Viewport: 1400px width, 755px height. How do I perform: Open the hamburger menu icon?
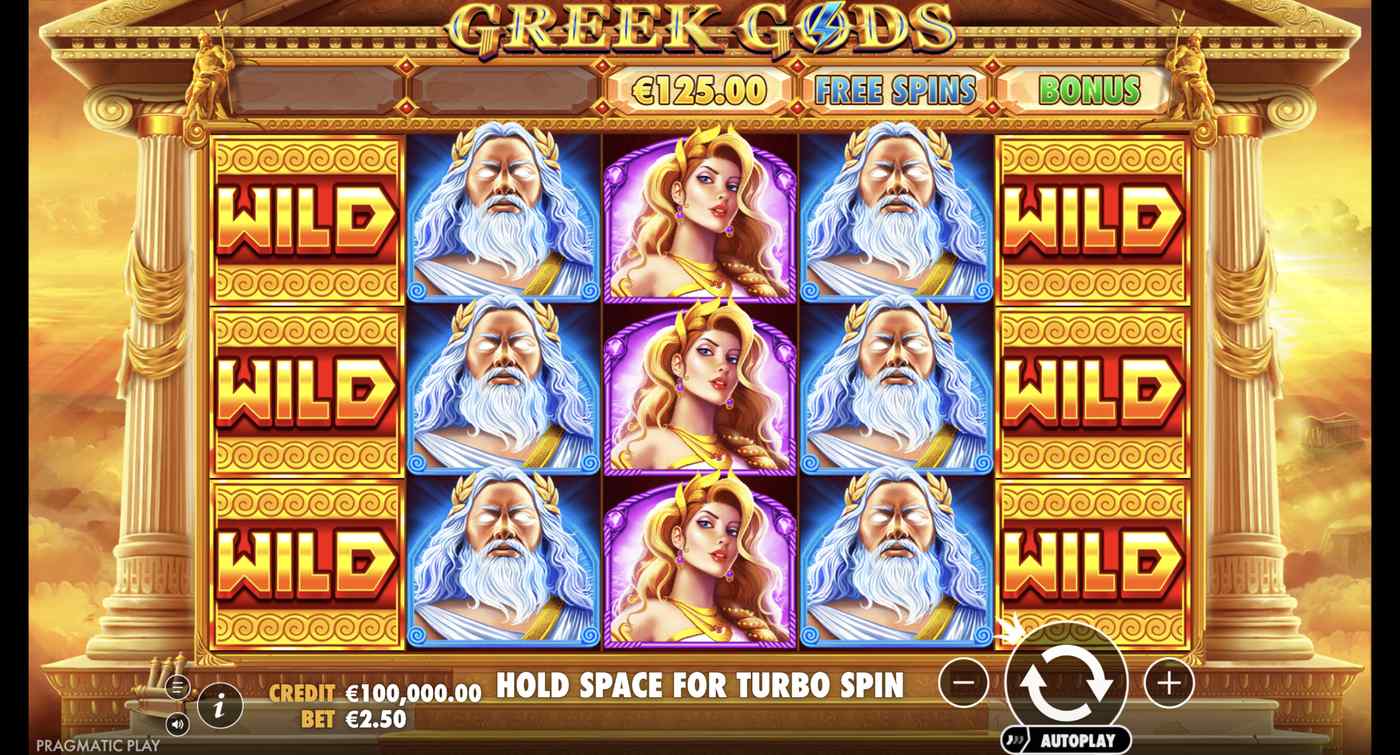pos(177,687)
